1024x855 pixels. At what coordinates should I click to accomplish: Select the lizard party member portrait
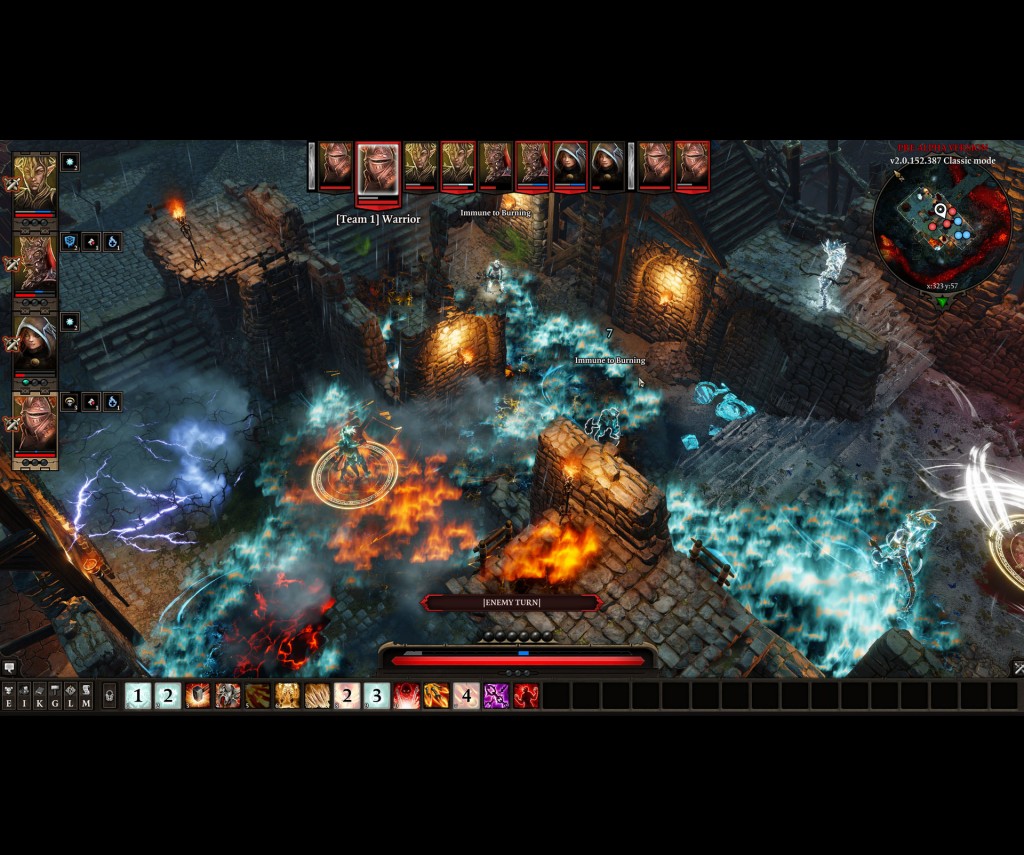coord(34,262)
